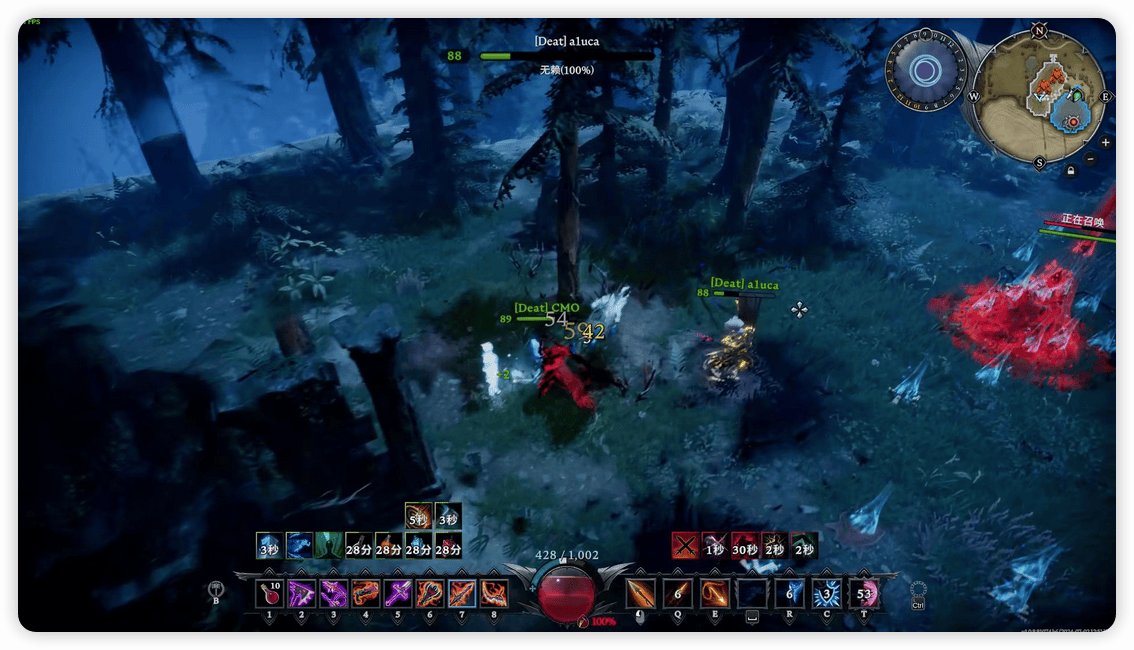Select the orange mace in hotbar slot 6
The image size is (1134, 650).
pos(430,594)
